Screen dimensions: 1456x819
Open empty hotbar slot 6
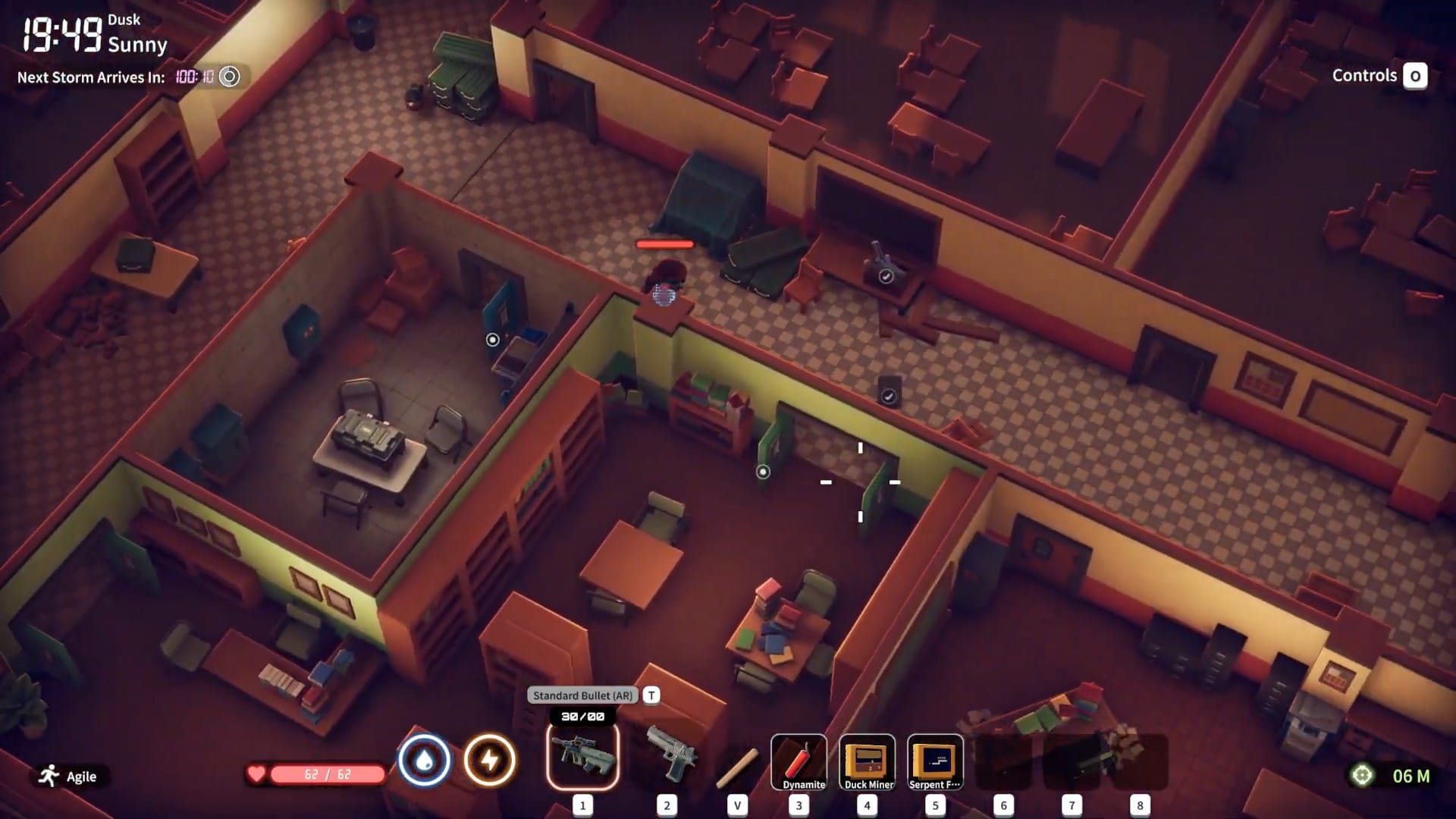[1003, 762]
